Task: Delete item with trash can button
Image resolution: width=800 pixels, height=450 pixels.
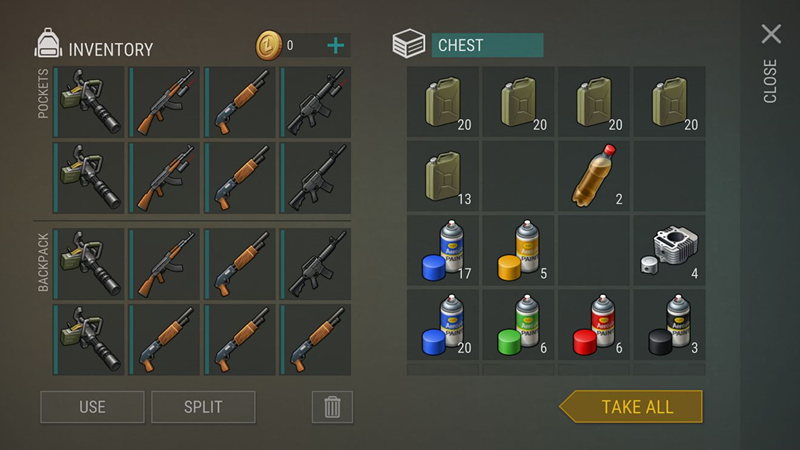Action: [x=332, y=407]
